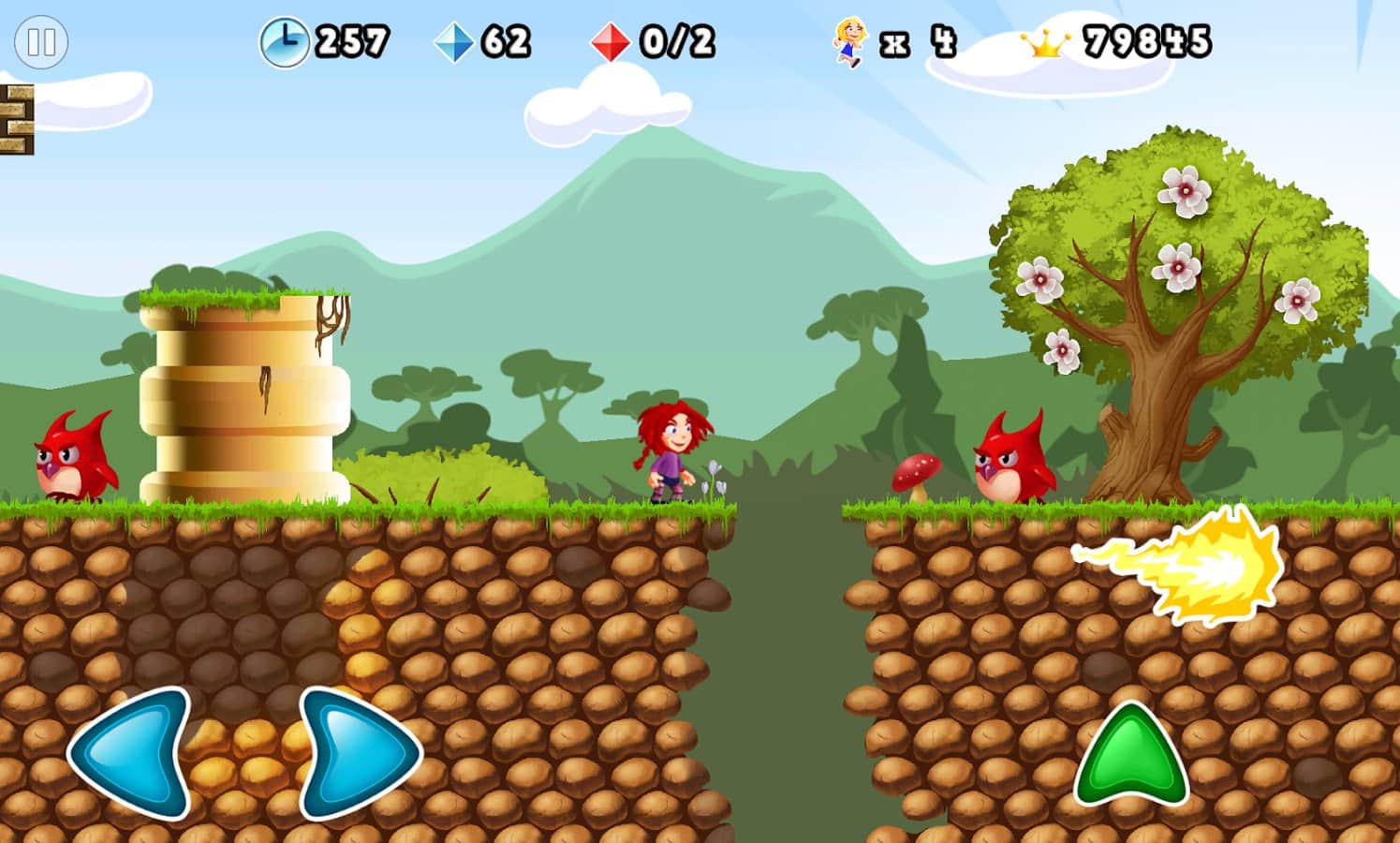Pause the game

pos(41,42)
